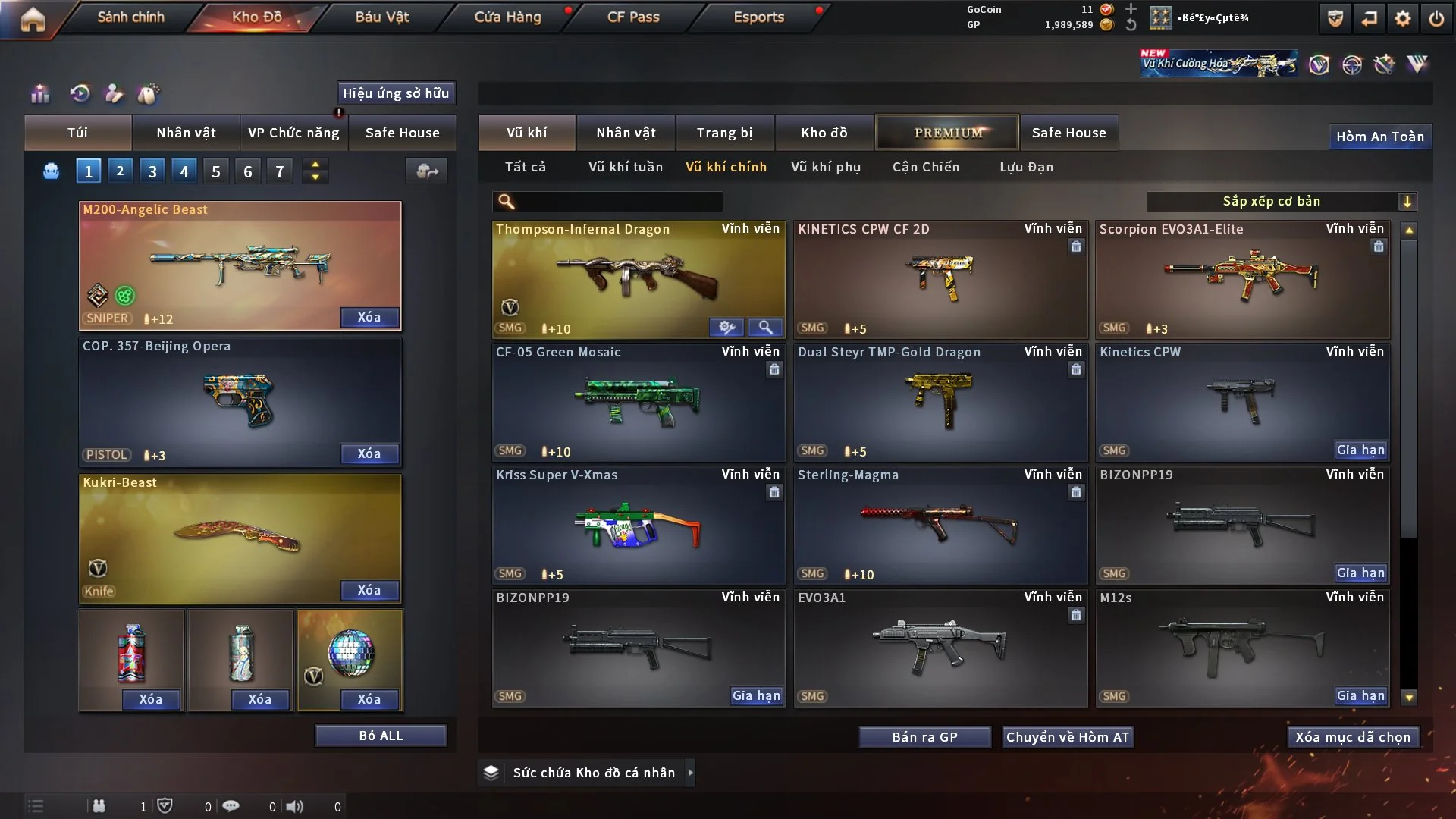Open the PREMIUM inventory tab
The image size is (1456, 819).
click(x=947, y=133)
